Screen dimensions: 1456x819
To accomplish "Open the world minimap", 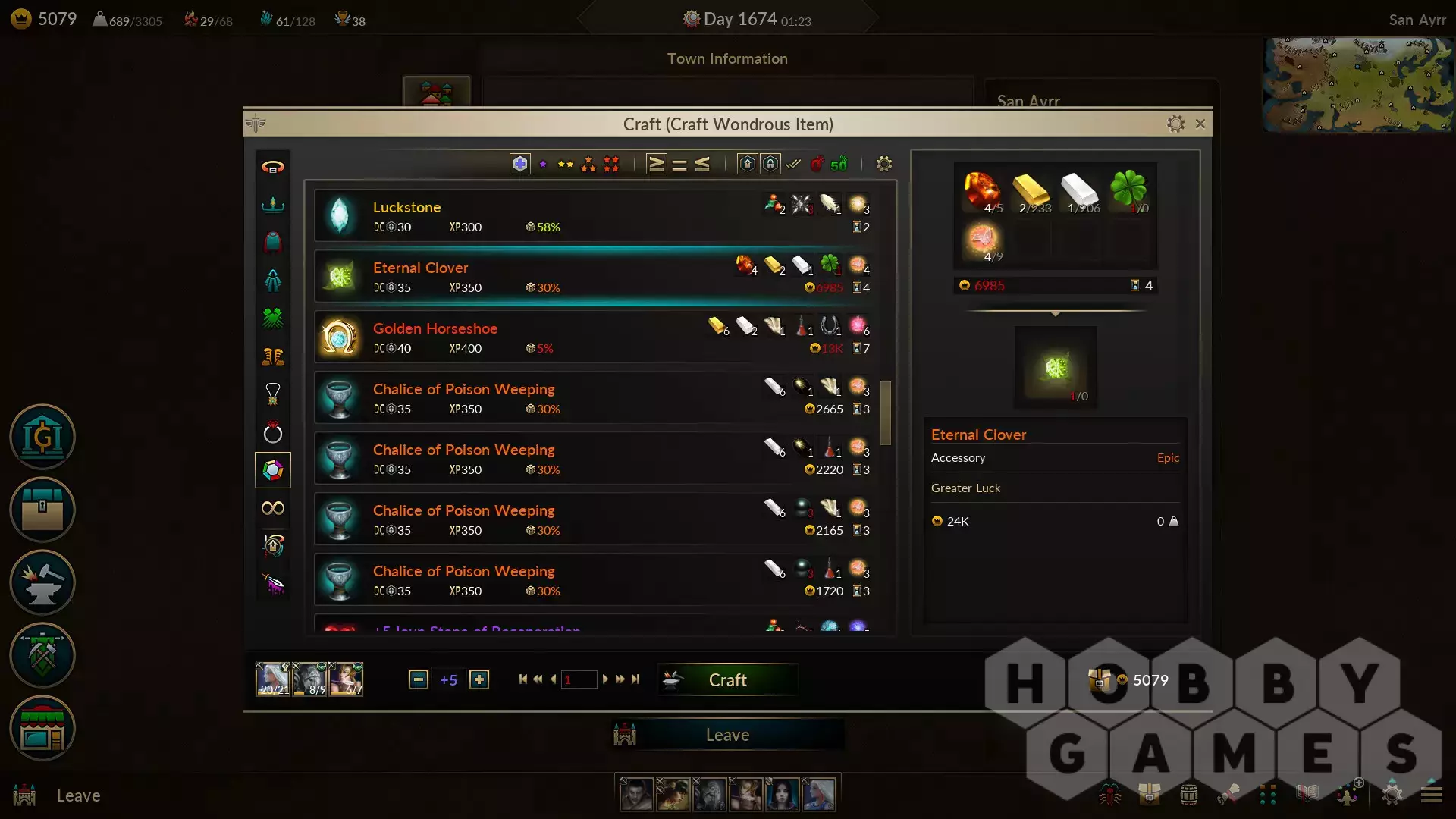I will pos(1357,85).
